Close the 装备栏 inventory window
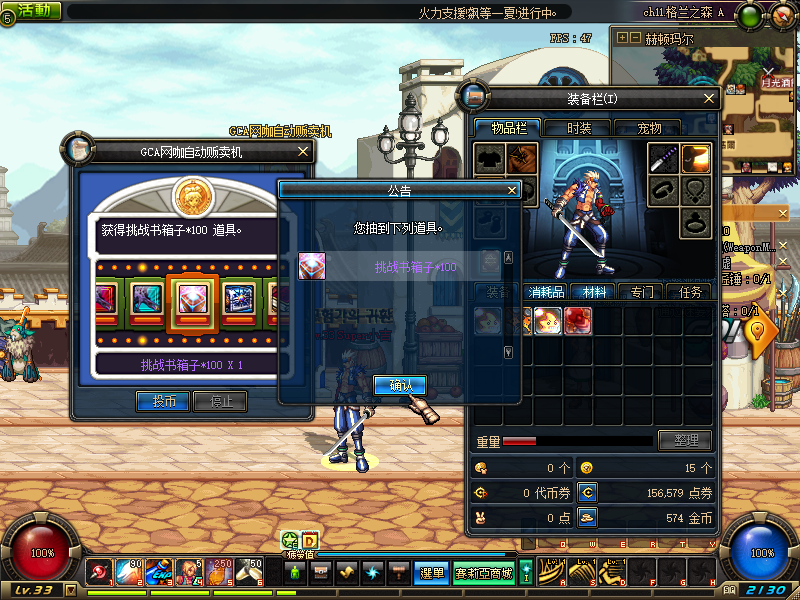The image size is (800, 600). [709, 99]
